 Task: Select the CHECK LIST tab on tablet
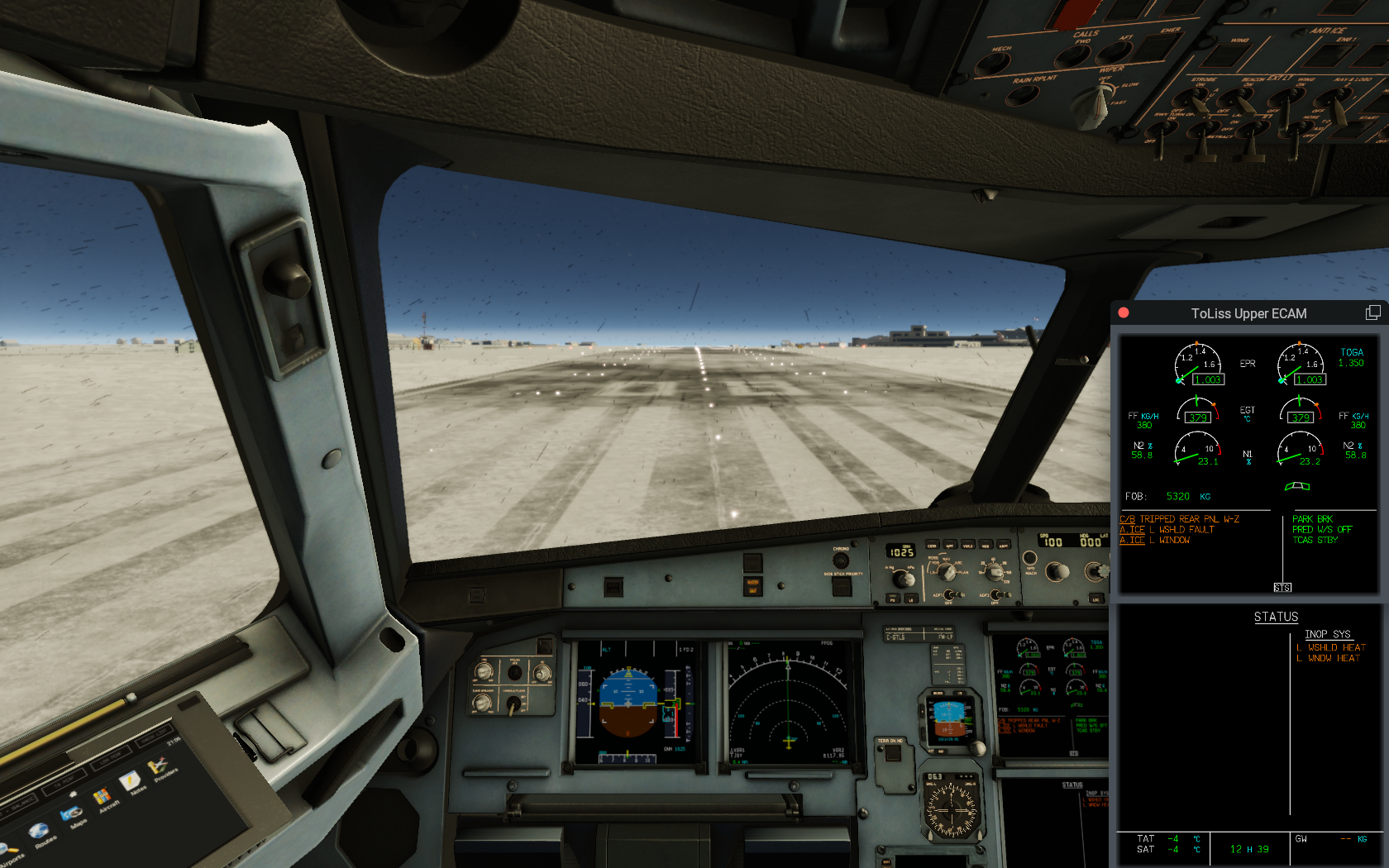click(154, 735)
